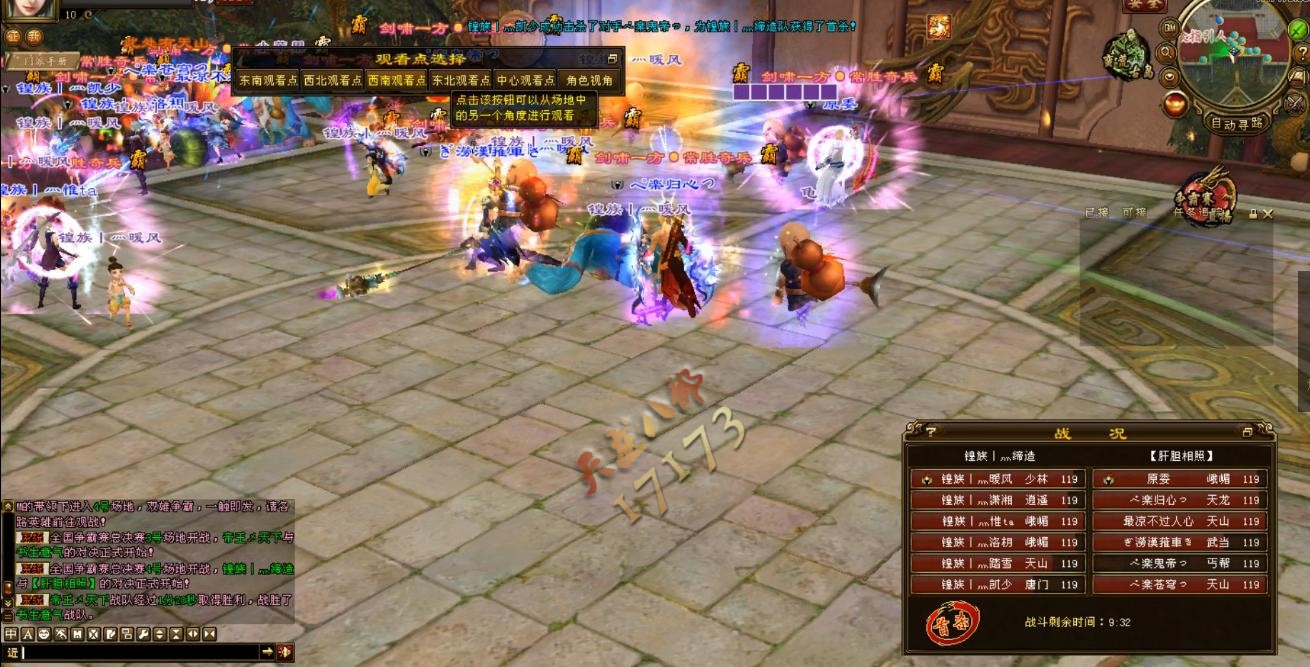Minimize the 观看点选择 panel
The height and width of the screenshot is (667, 1310).
pos(612,59)
